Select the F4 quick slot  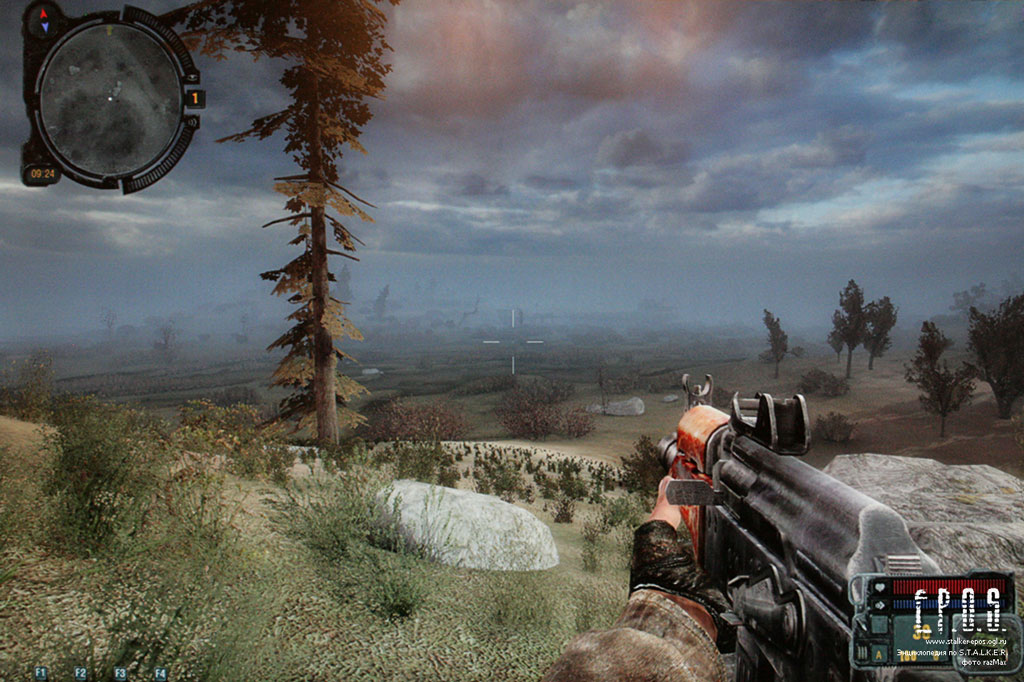click(160, 673)
